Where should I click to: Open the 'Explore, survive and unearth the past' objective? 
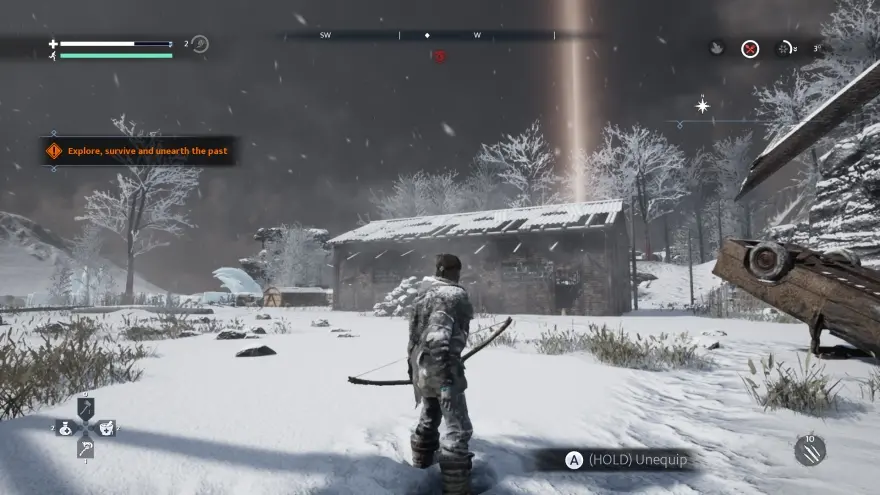click(139, 151)
